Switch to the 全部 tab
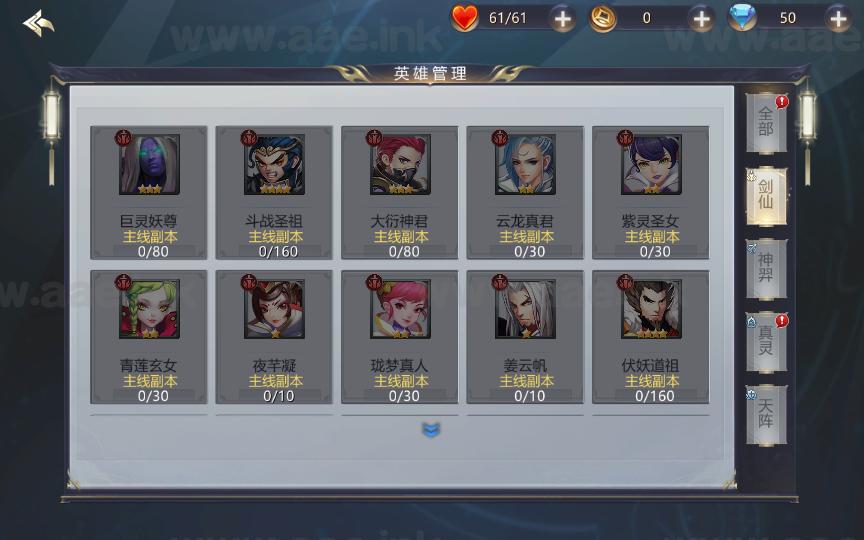864x540 pixels. pyautogui.click(x=766, y=122)
